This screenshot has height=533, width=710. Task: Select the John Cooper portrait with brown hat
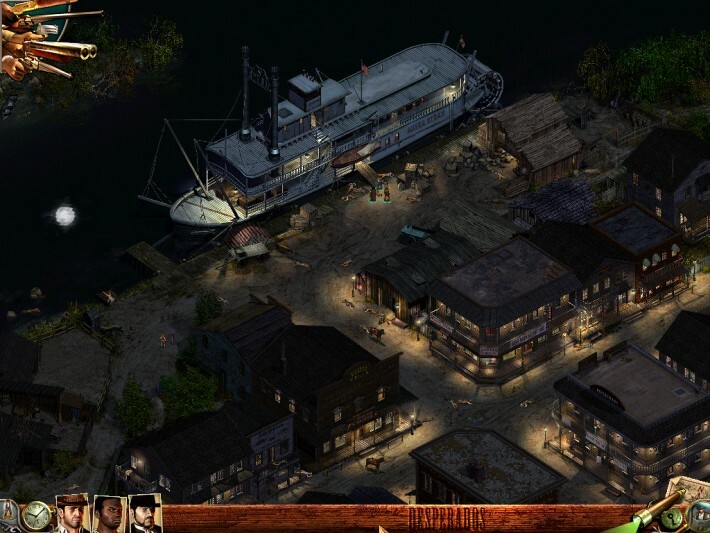click(x=72, y=514)
